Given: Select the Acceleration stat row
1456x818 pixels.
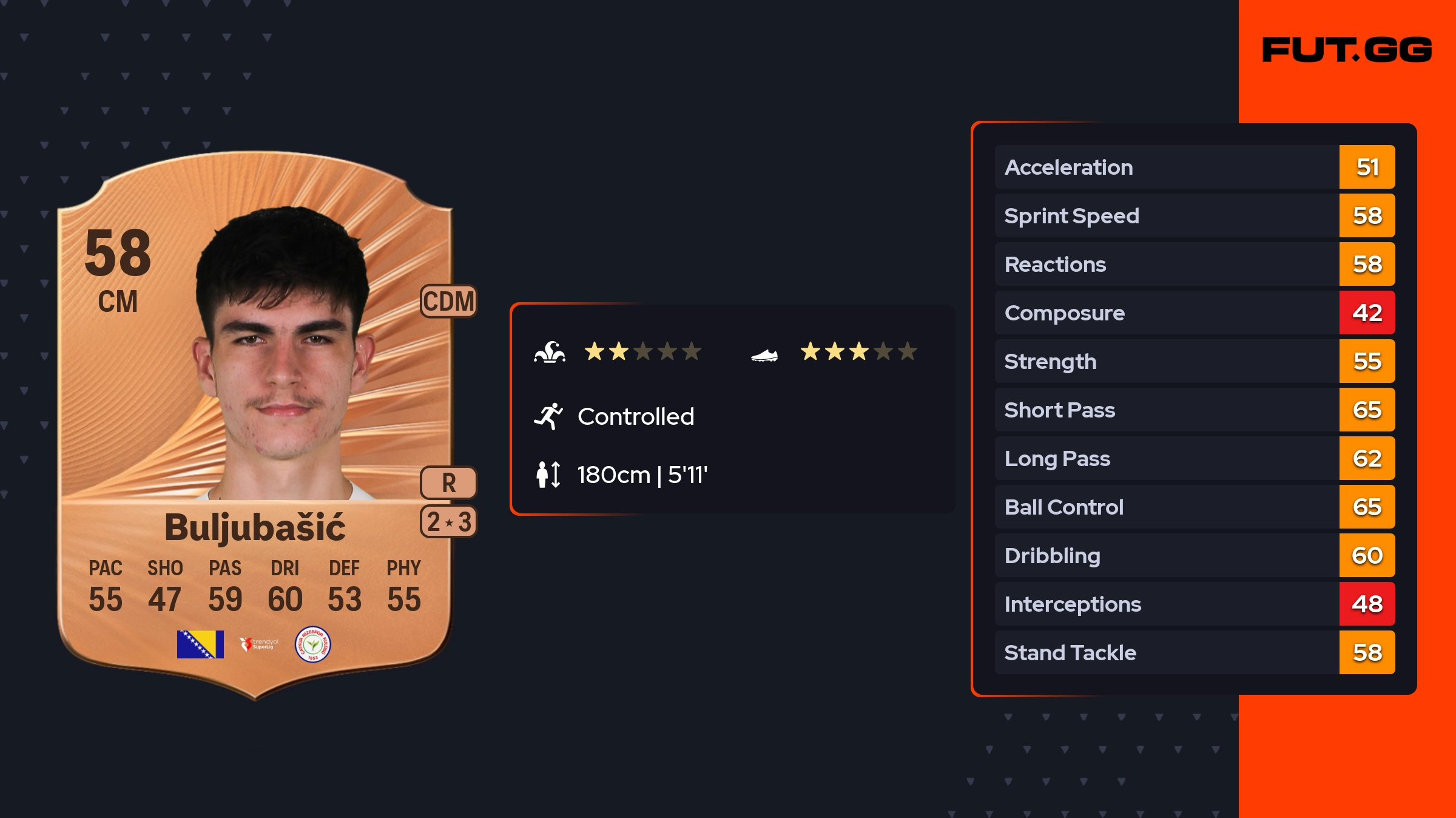Looking at the screenshot, I should [x=1194, y=167].
